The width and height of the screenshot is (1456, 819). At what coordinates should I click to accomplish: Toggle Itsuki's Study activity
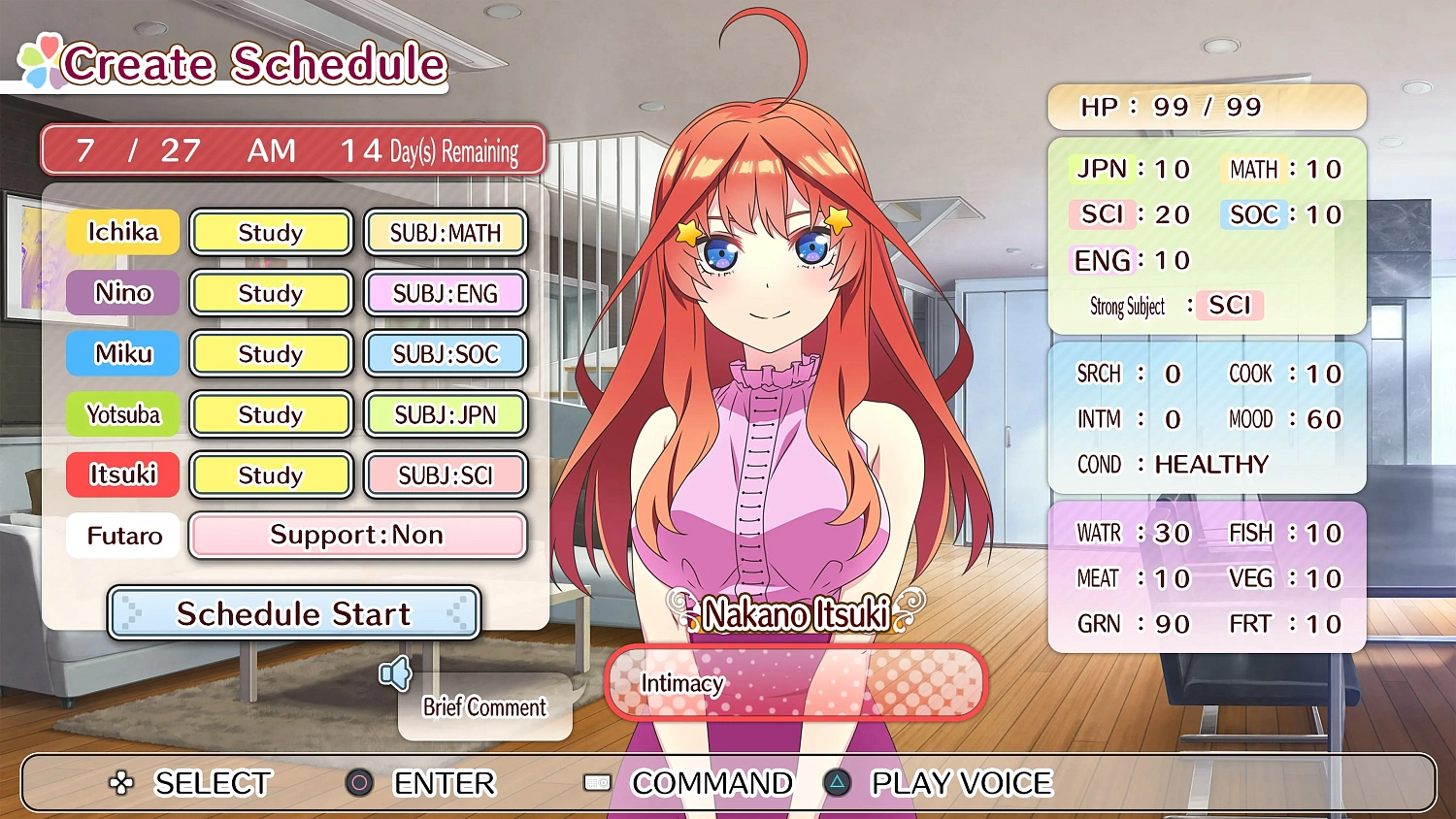click(x=271, y=475)
